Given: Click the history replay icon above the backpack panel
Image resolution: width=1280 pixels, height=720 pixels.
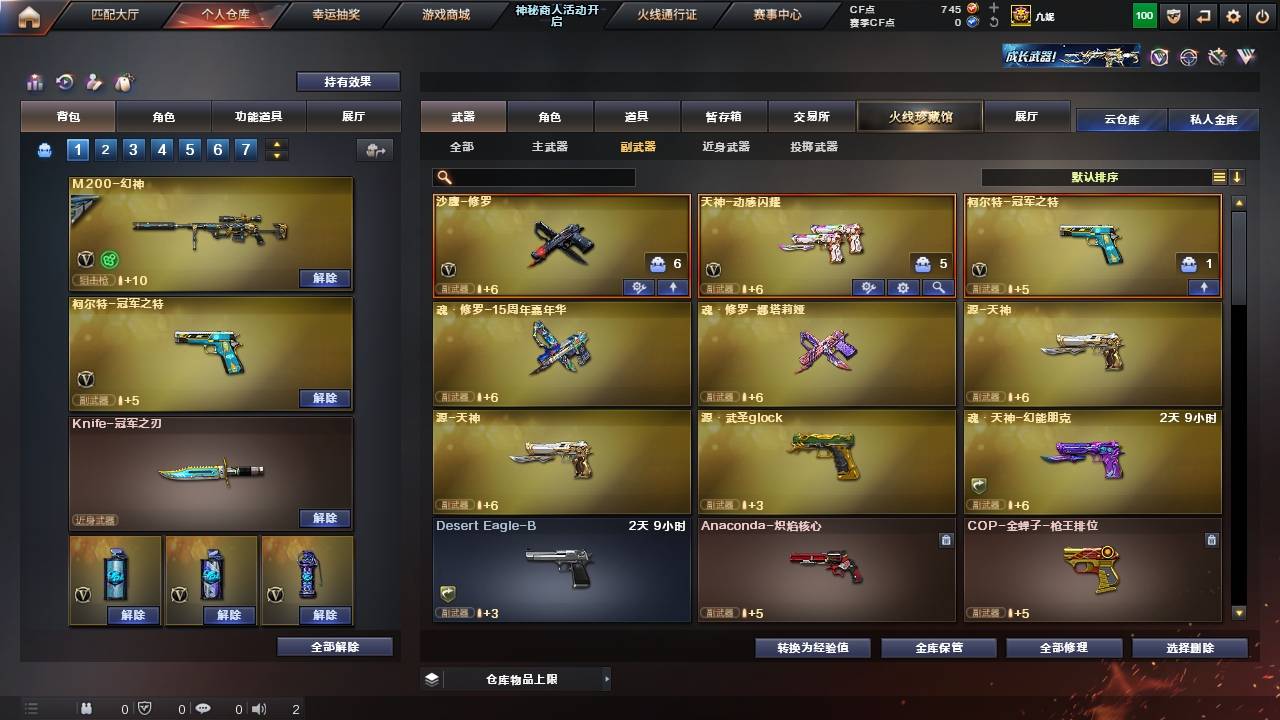Looking at the screenshot, I should pyautogui.click(x=62, y=81).
